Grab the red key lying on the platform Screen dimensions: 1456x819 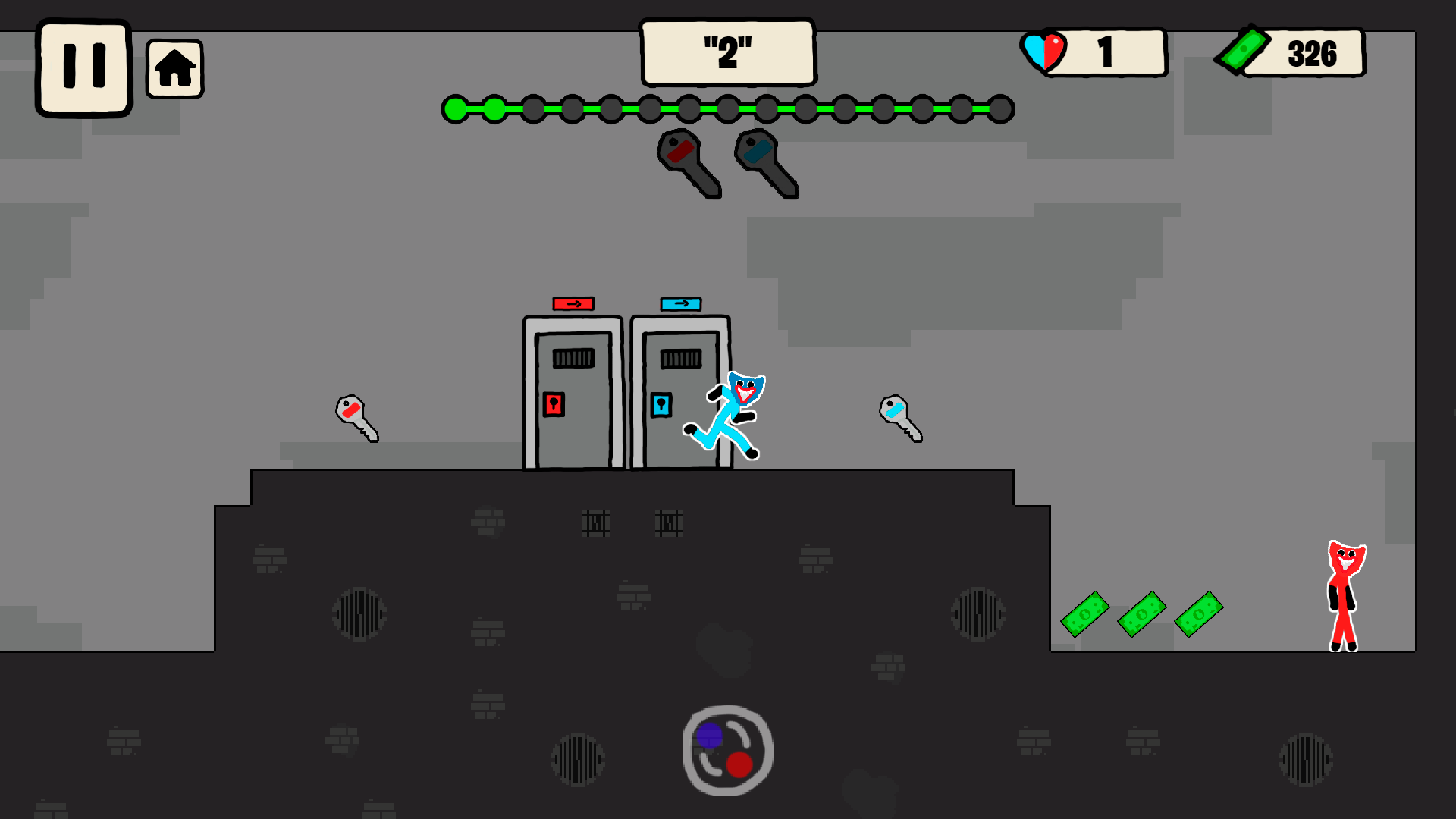point(356,419)
